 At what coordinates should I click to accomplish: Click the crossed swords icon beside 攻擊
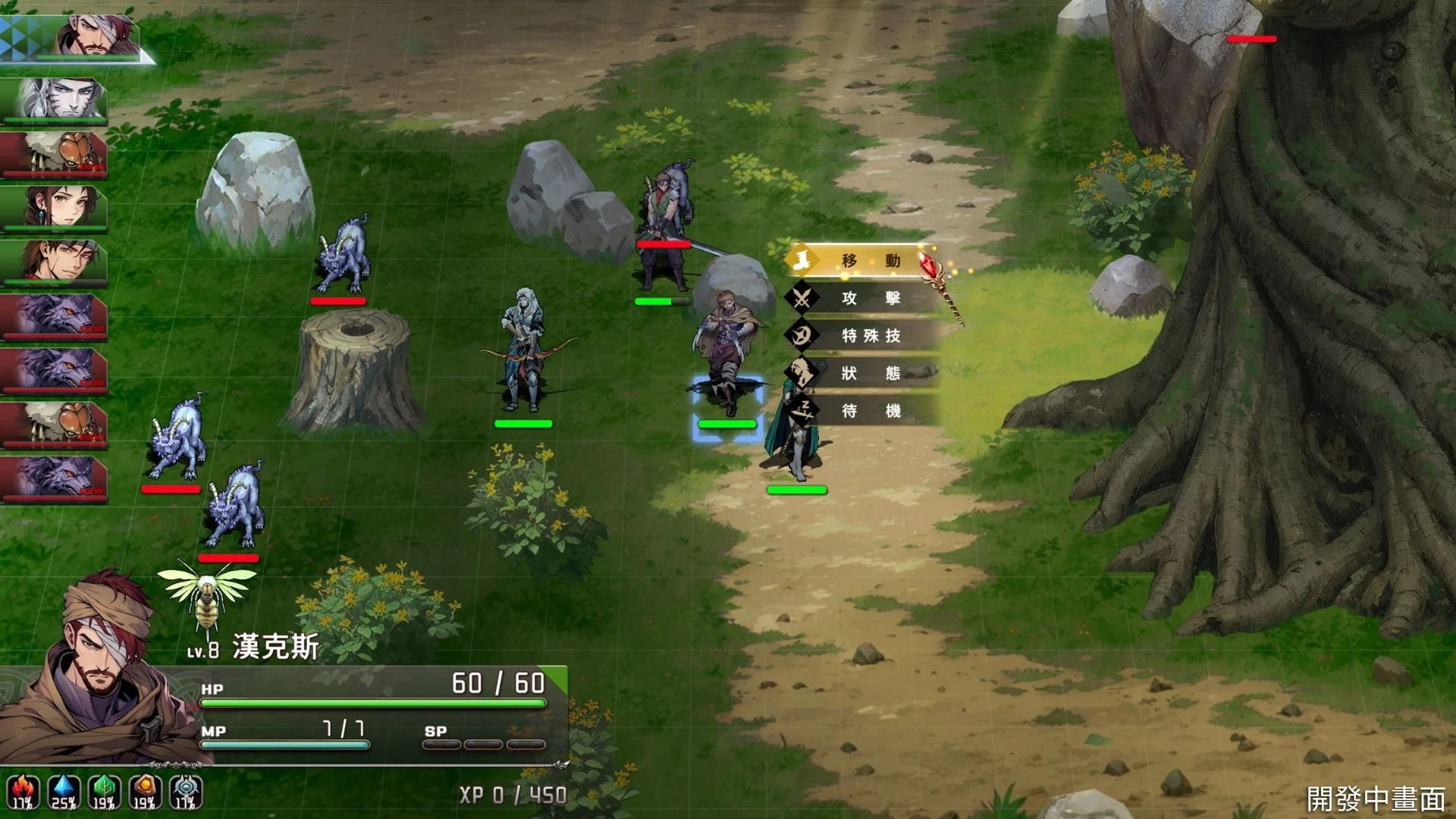803,299
